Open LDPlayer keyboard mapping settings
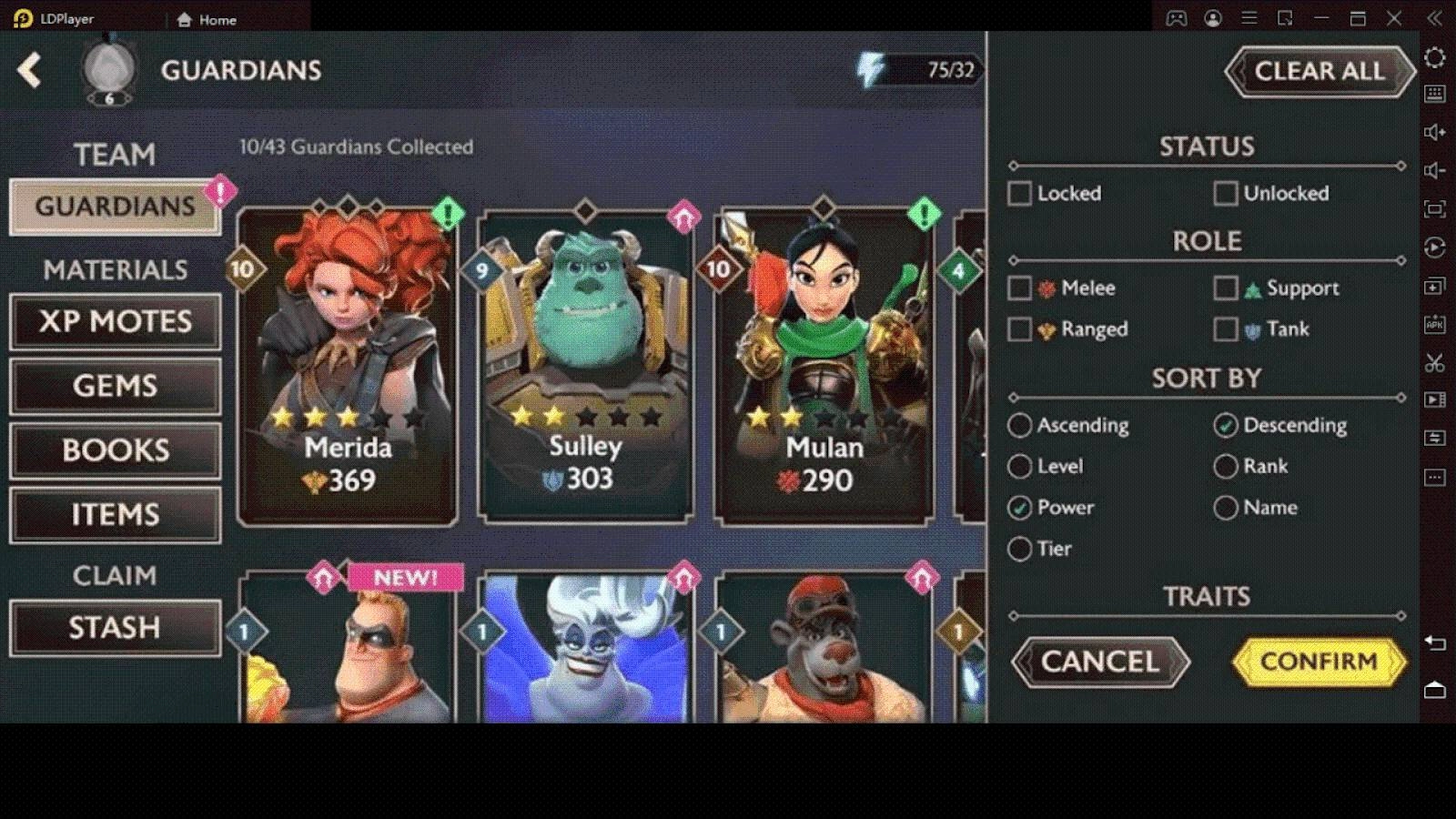 pyautogui.click(x=1436, y=92)
